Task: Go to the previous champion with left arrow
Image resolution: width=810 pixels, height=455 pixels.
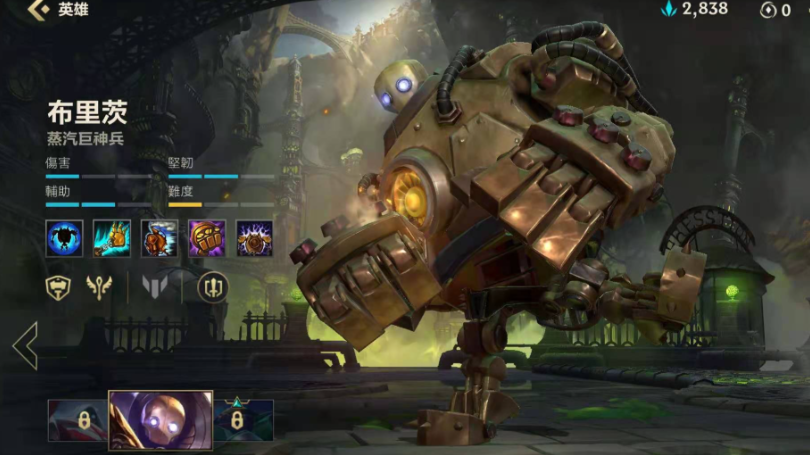Action: (25, 346)
